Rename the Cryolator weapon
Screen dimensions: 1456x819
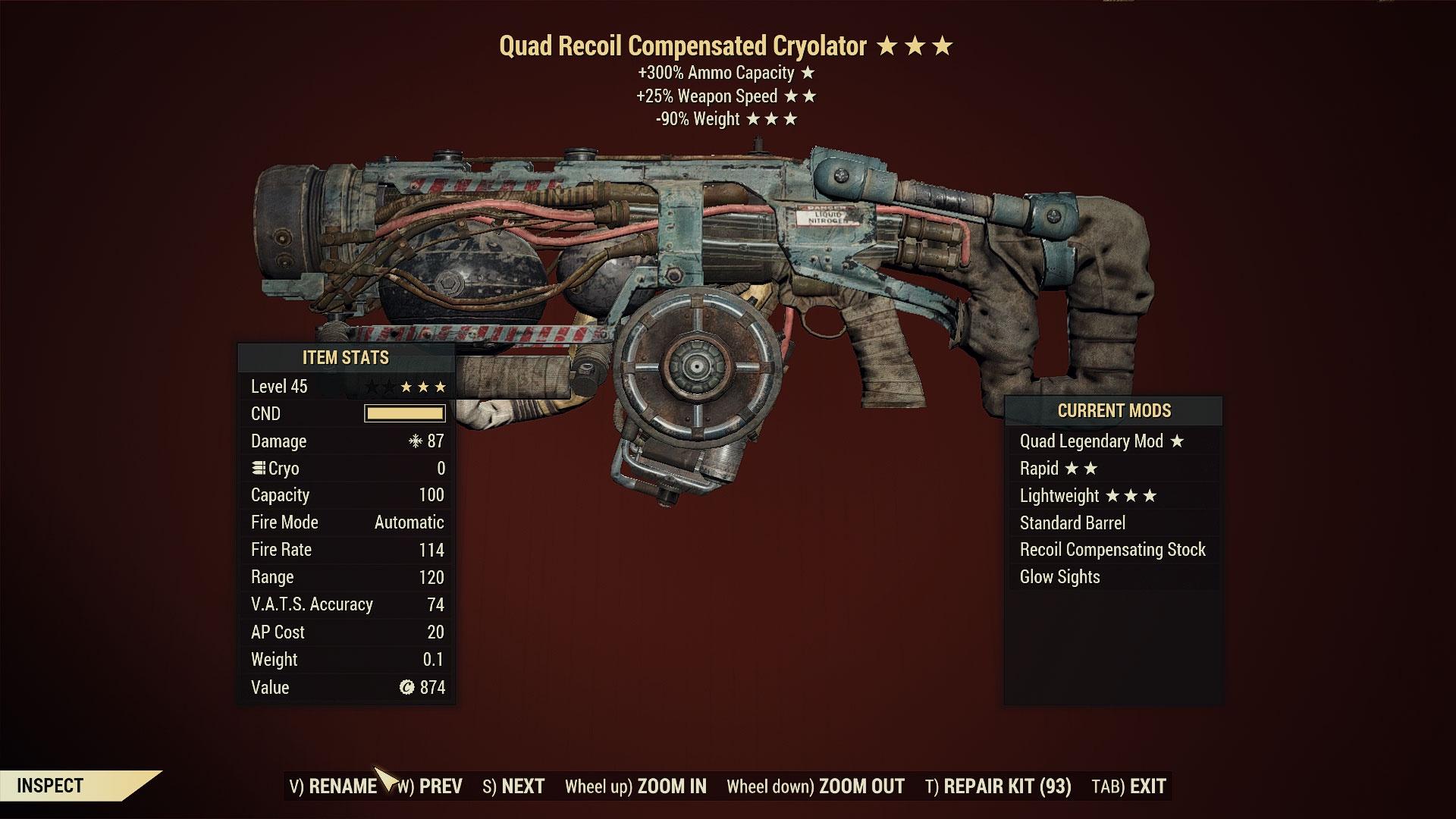334,786
